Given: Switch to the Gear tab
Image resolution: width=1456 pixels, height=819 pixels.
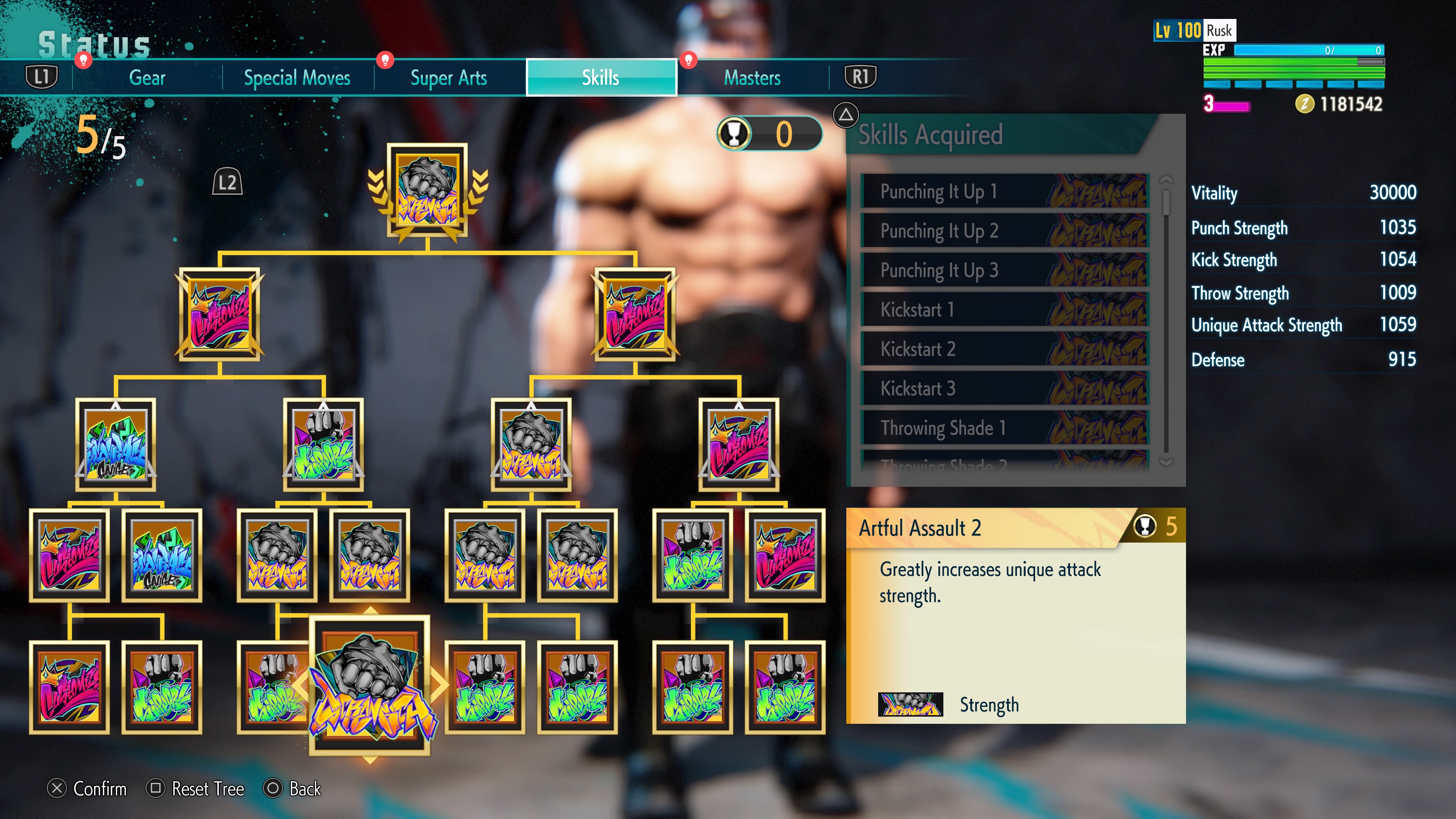Looking at the screenshot, I should [x=146, y=78].
